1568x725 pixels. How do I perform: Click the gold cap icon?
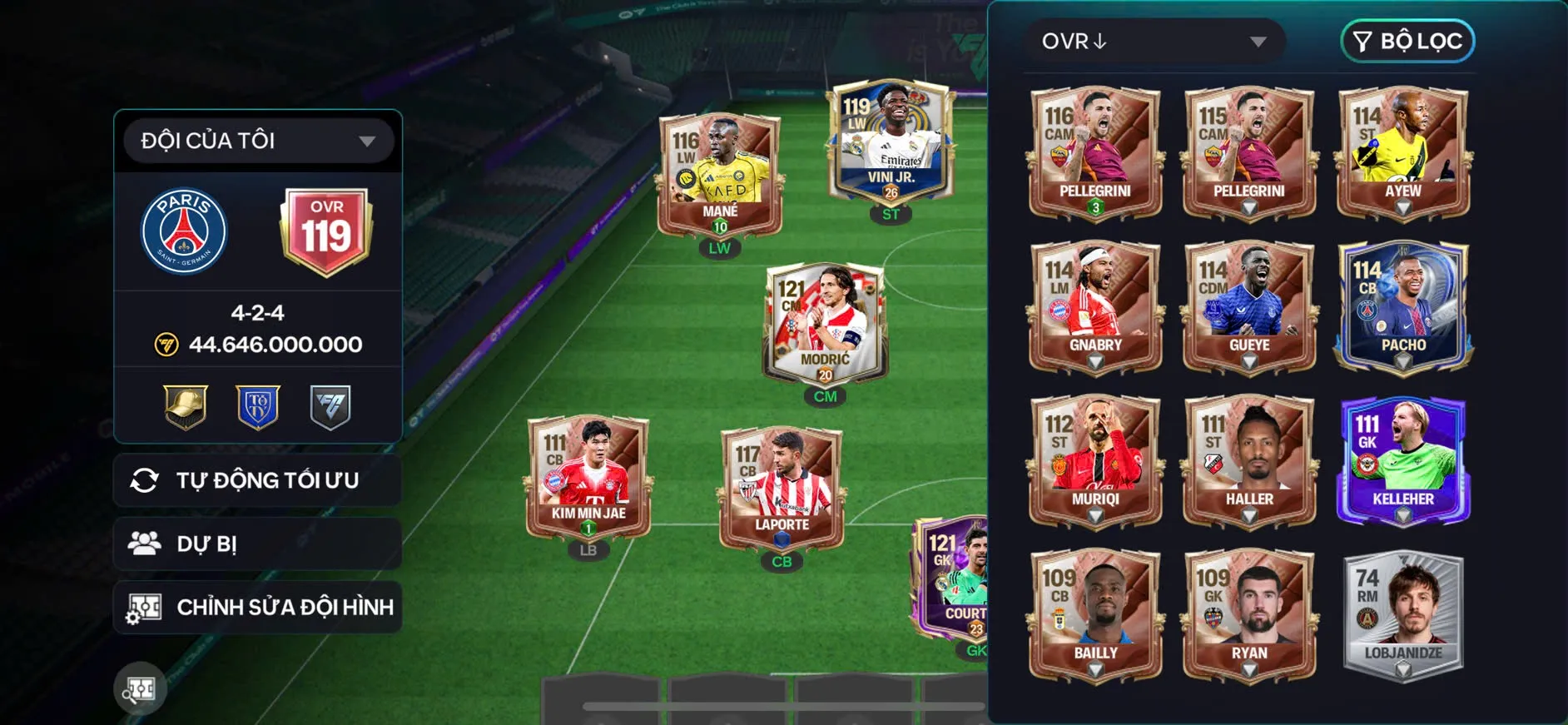(186, 407)
